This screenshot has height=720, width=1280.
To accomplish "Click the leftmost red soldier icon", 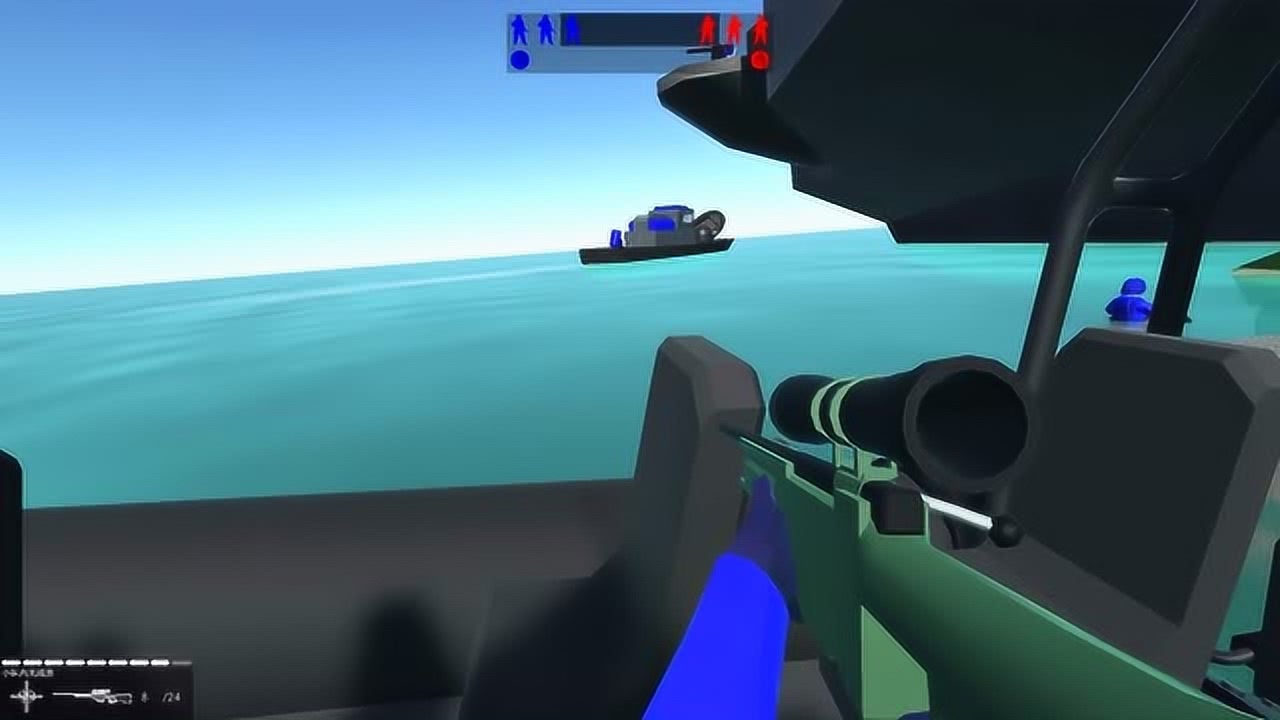I will pyautogui.click(x=708, y=27).
